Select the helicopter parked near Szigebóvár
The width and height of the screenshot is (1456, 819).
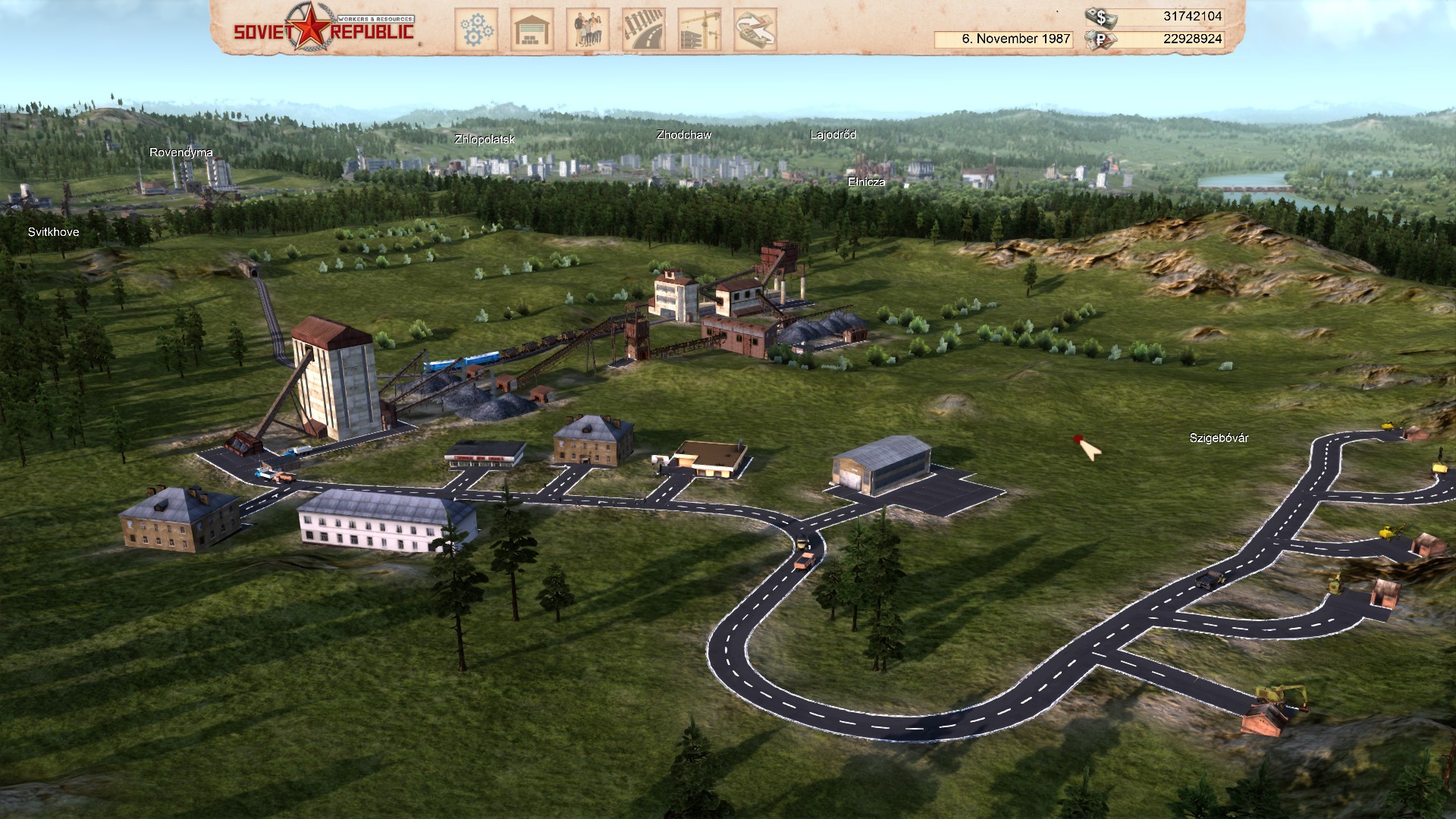click(1388, 533)
